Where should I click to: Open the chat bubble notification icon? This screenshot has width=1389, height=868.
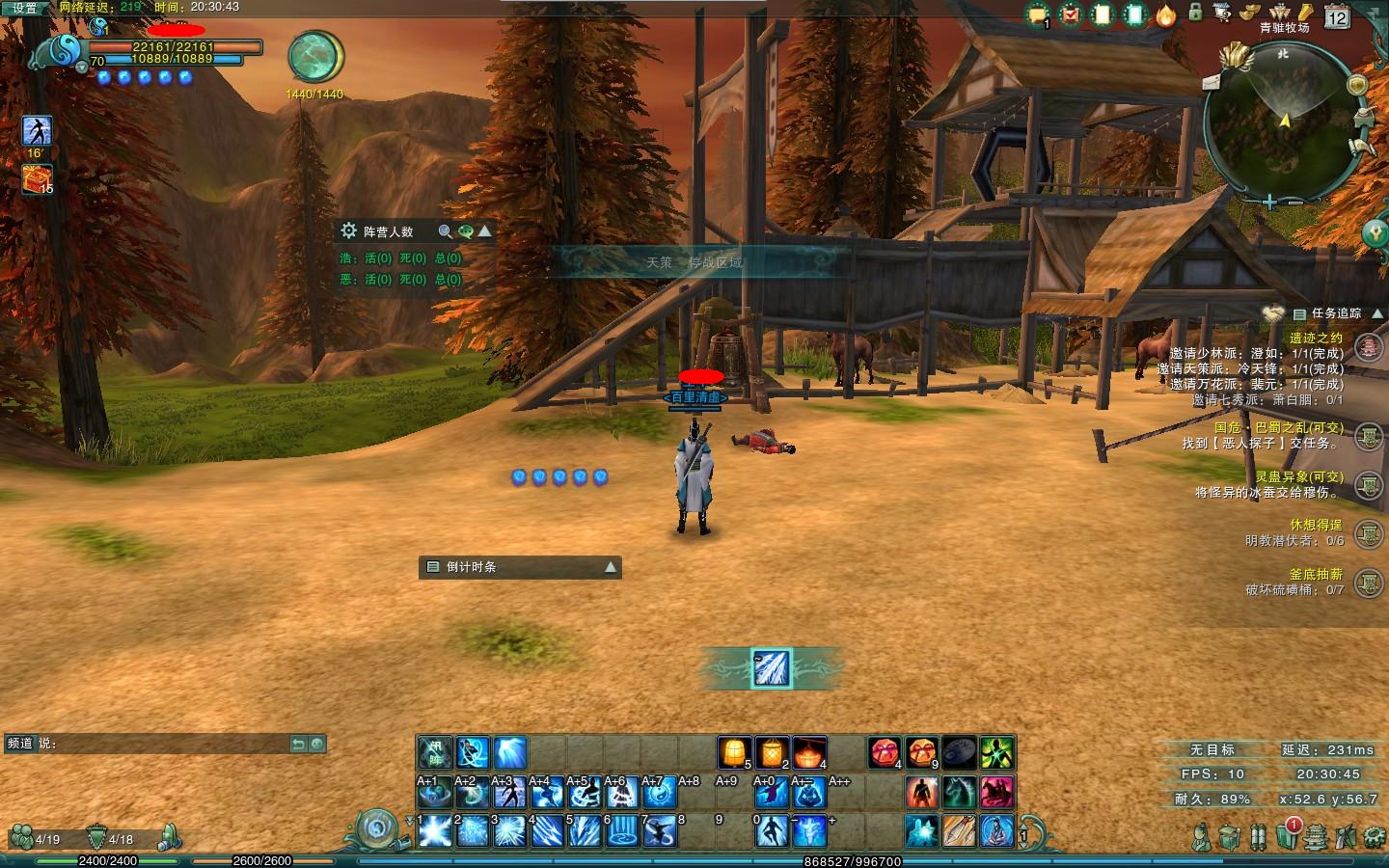pos(1038,14)
